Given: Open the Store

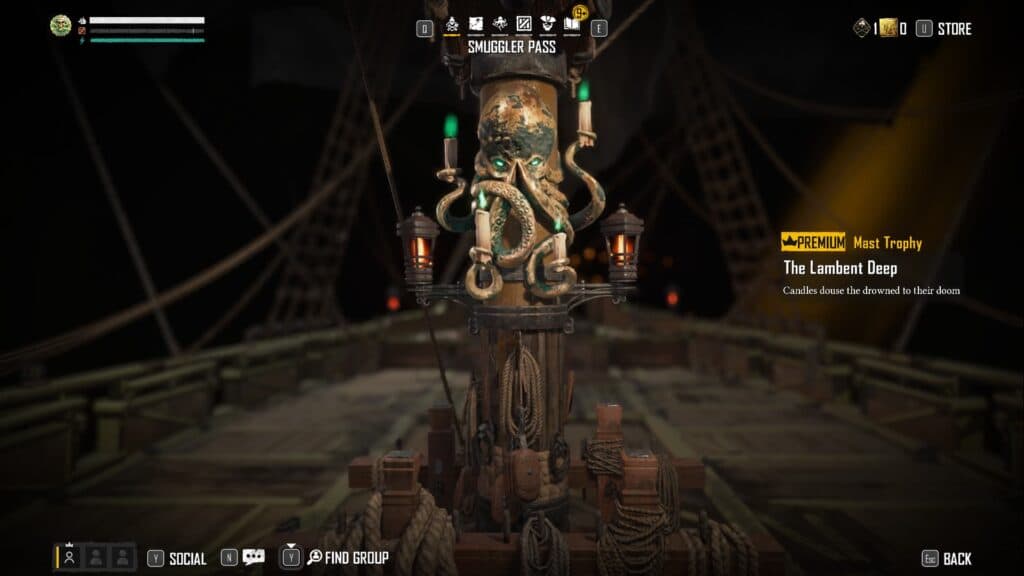Looking at the screenshot, I should pyautogui.click(x=954, y=29).
